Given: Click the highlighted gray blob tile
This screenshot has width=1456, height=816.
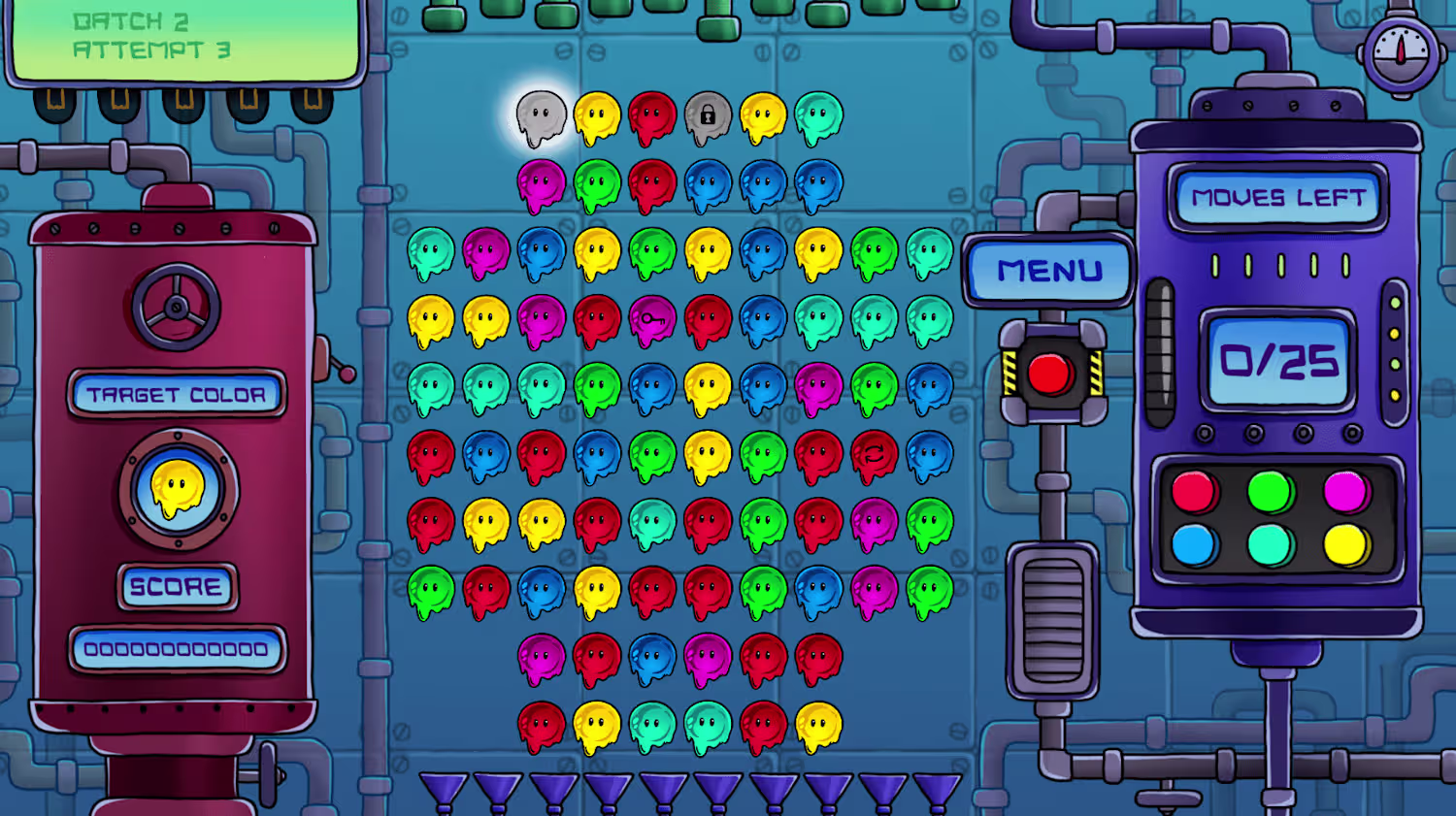Looking at the screenshot, I should pos(541,117).
